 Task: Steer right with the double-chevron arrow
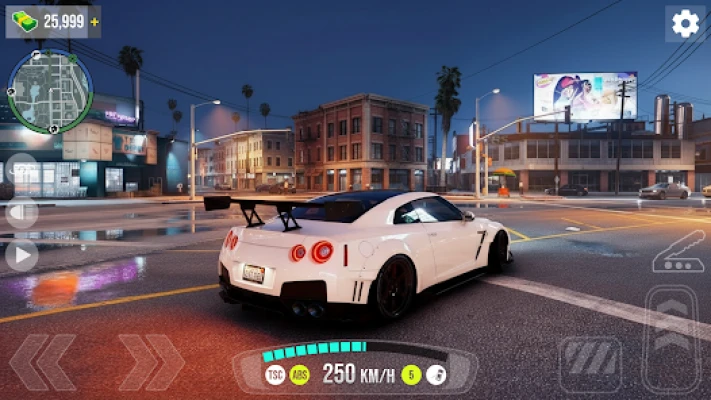(x=151, y=362)
